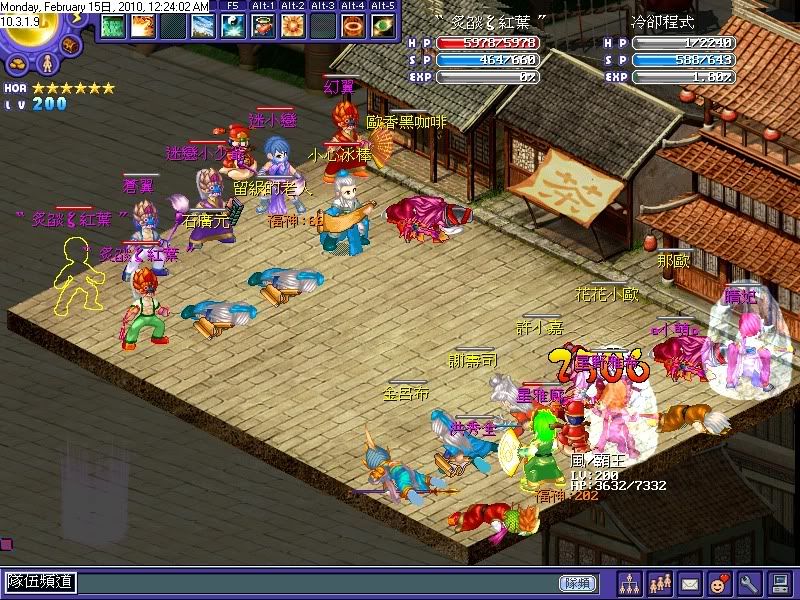Activate the fire blast skill in hotbar
This screenshot has width=800, height=600.
(x=142, y=27)
